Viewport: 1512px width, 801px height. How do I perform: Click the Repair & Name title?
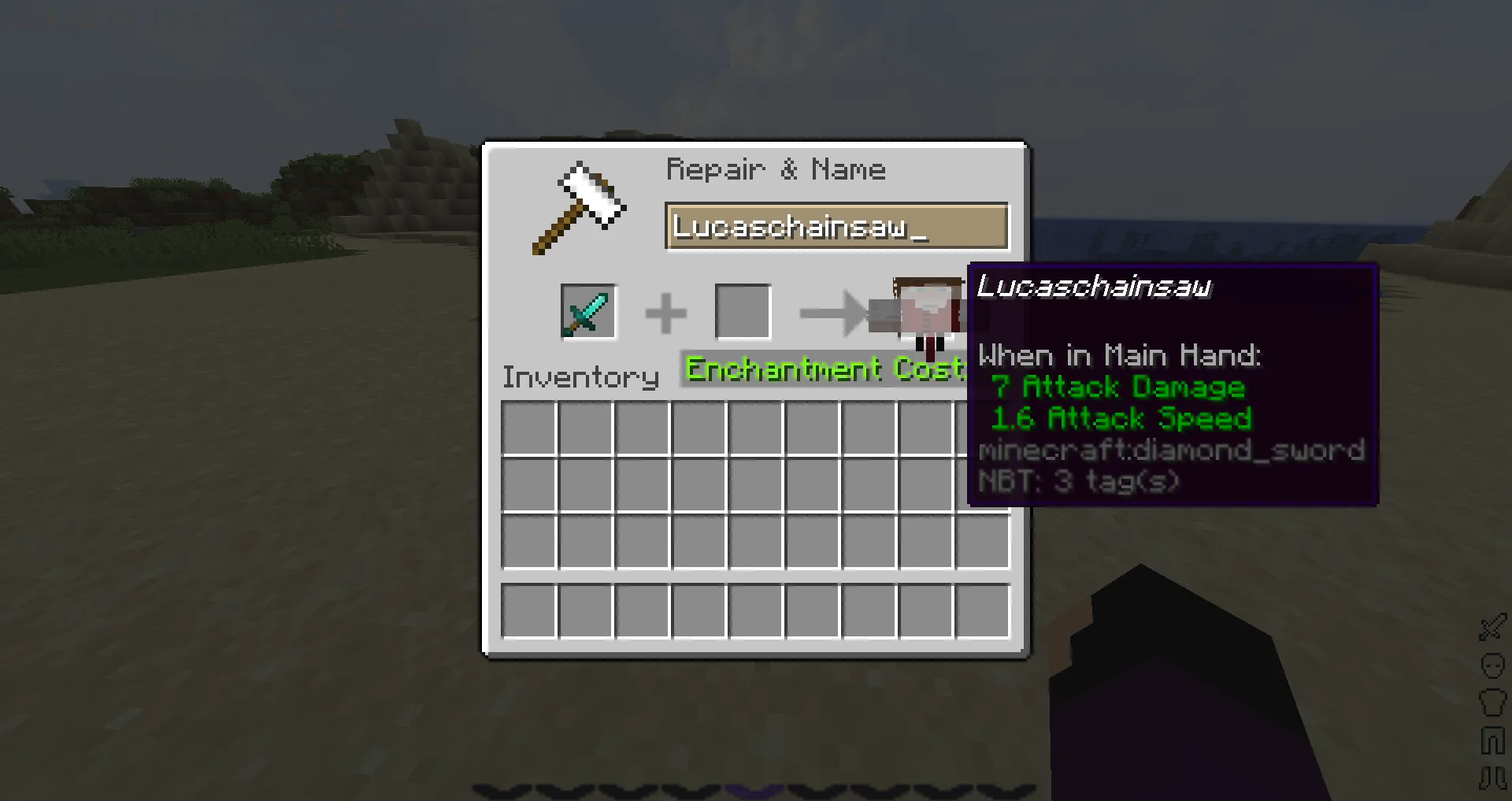[776, 169]
